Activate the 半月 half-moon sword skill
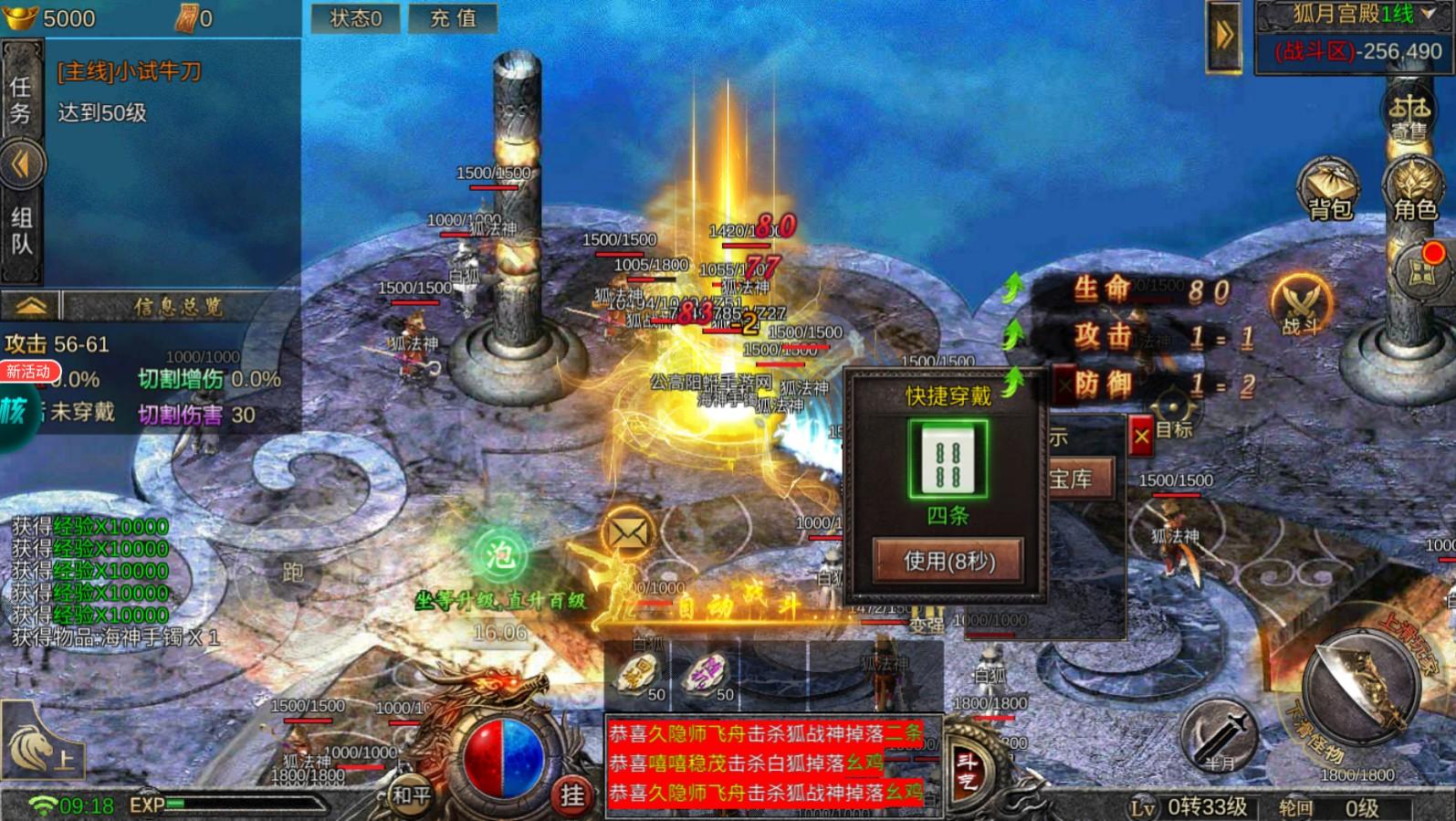 pyautogui.click(x=1220, y=736)
